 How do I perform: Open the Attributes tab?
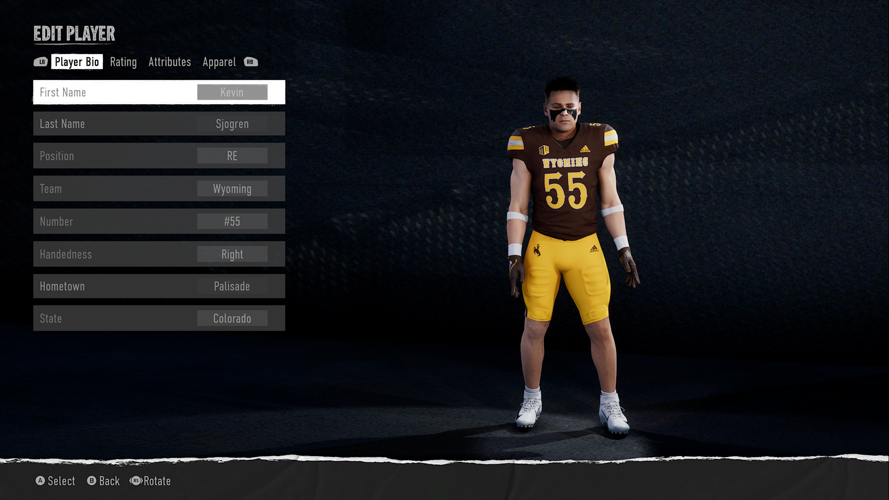pyautogui.click(x=169, y=62)
